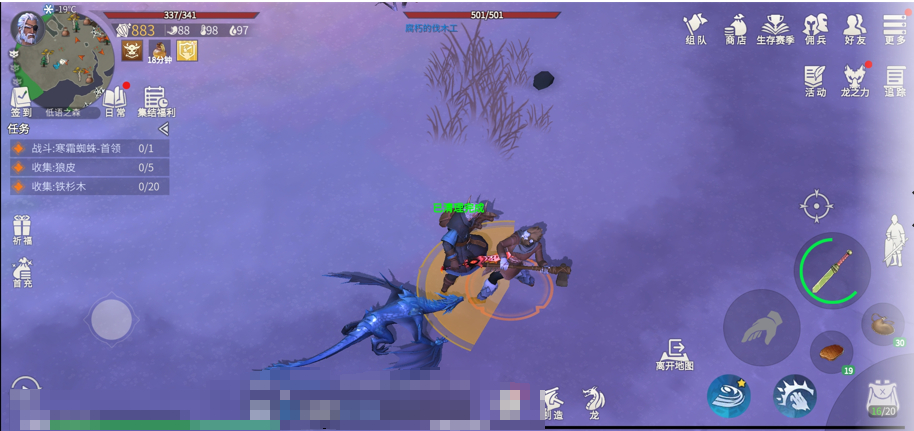This screenshot has width=914, height=431.
Task: Tap the hand interact button
Action: click(761, 327)
